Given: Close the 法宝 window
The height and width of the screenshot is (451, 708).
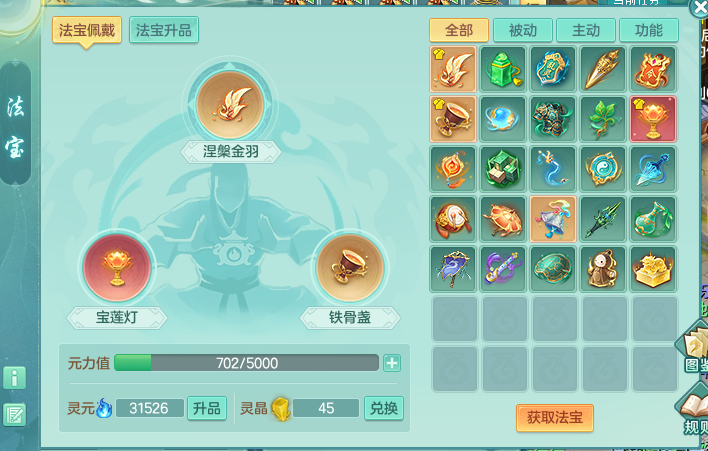Looking at the screenshot, I should (x=699, y=8).
